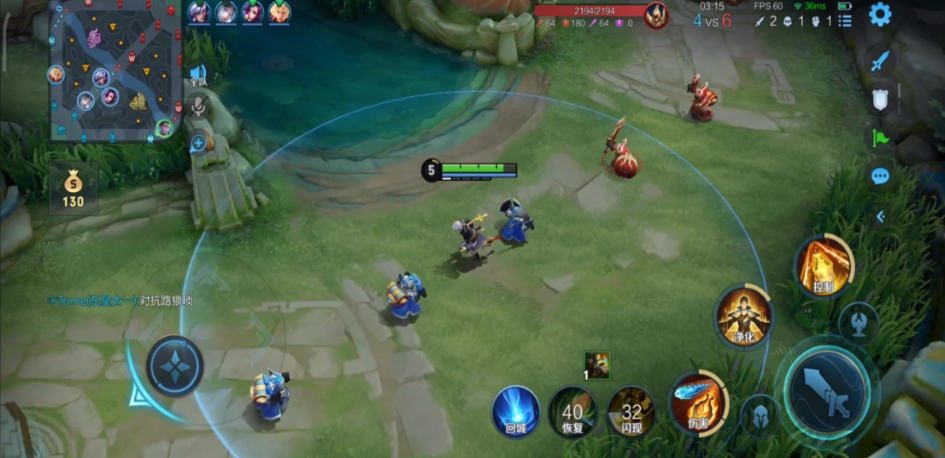
Task: Send the green flag gather signal
Action: tap(880, 137)
